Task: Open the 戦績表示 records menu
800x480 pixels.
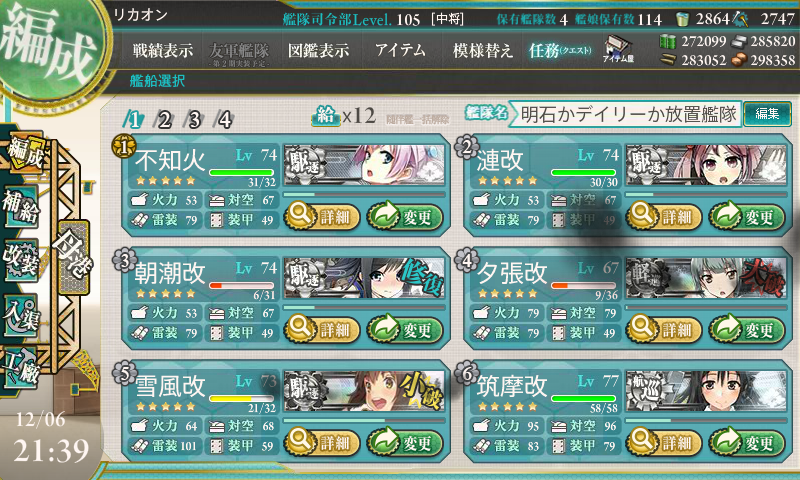Action: coord(164,51)
